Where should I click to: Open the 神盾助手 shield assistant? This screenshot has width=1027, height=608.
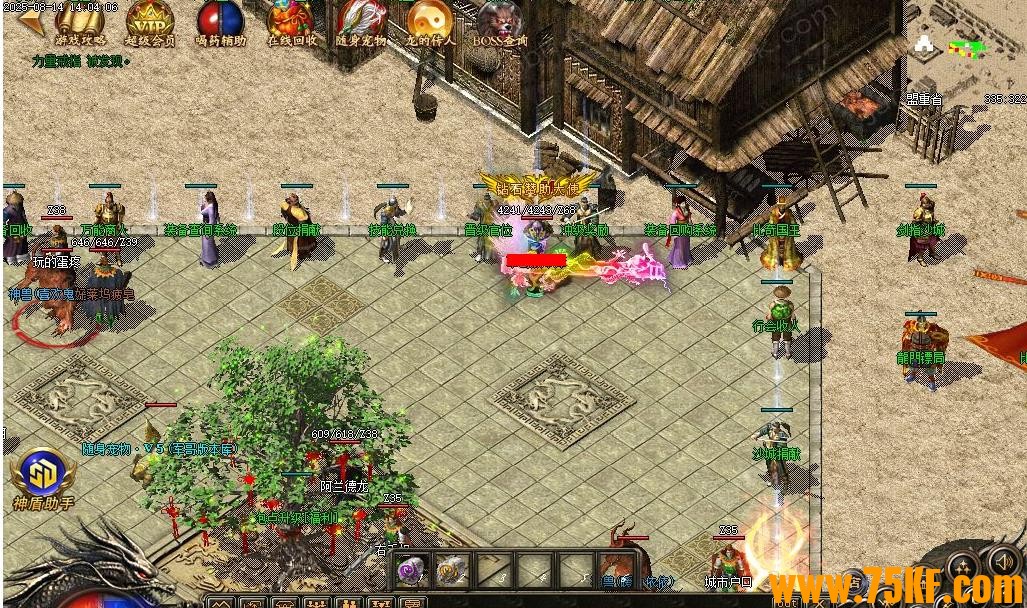point(43,478)
